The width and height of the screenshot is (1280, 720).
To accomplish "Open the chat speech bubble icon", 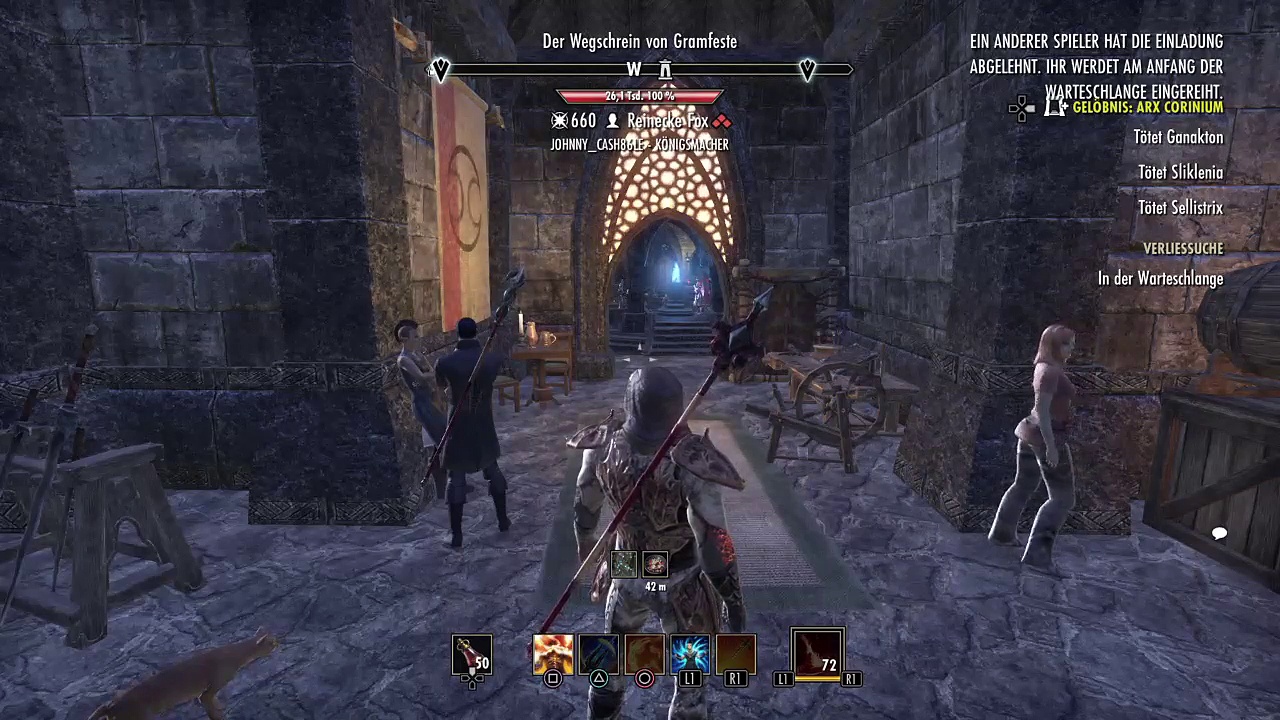I will (1219, 534).
